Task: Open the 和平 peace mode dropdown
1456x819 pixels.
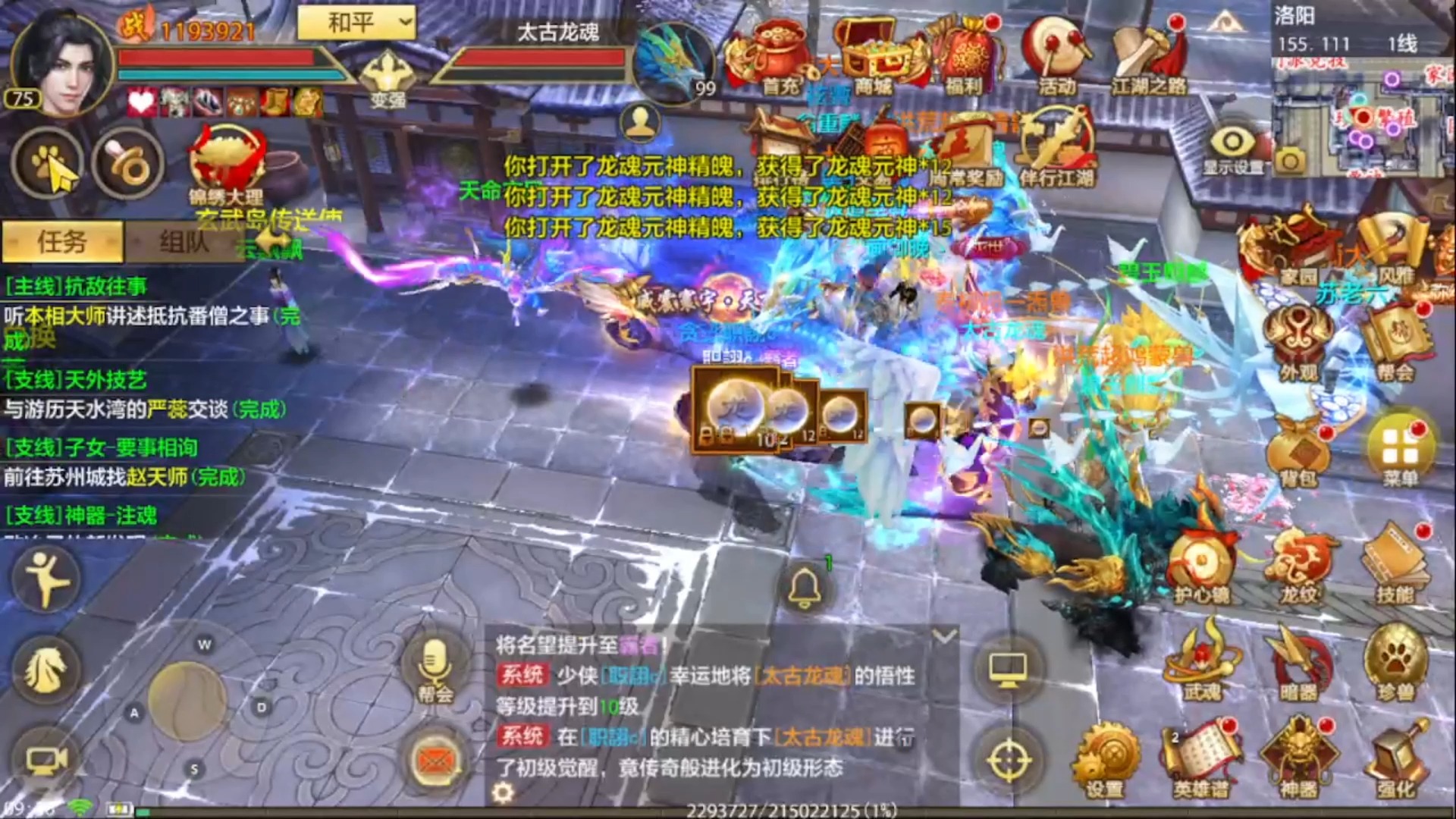Action: pos(356,23)
